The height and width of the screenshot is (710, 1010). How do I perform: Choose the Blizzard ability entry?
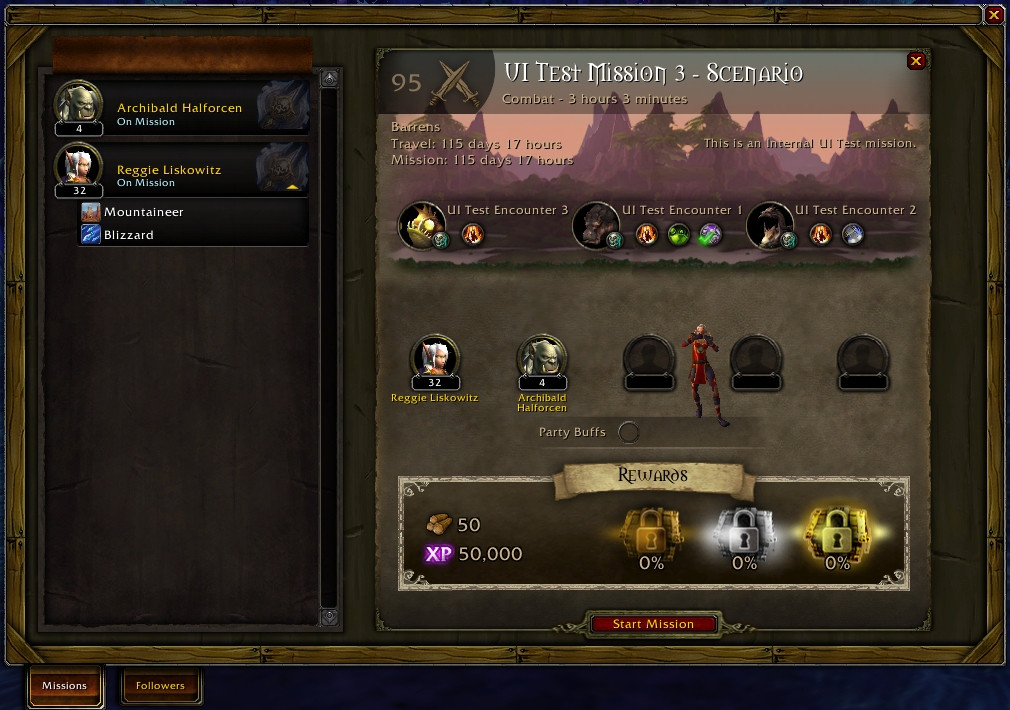pyautogui.click(x=129, y=235)
